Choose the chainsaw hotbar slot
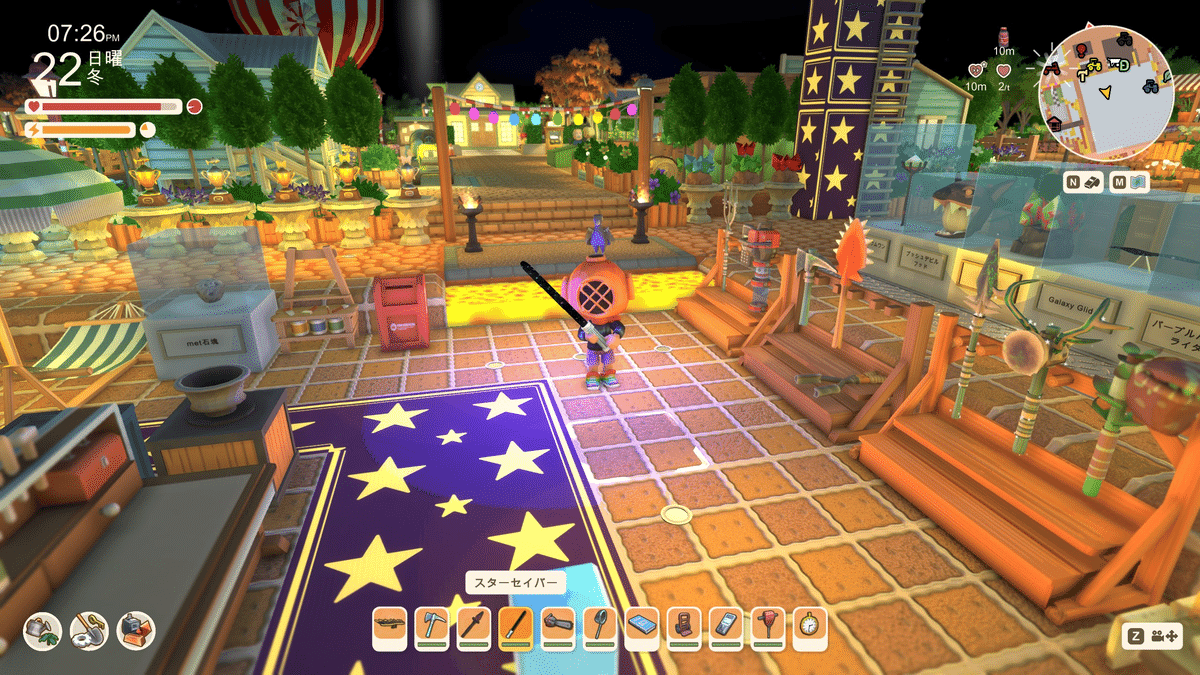 (558, 625)
